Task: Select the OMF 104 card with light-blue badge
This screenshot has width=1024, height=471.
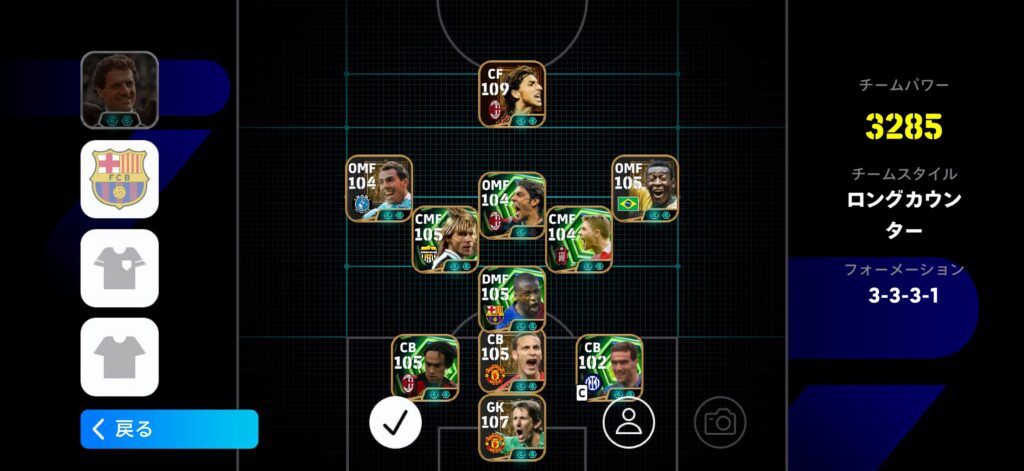Action: pyautogui.click(x=379, y=188)
